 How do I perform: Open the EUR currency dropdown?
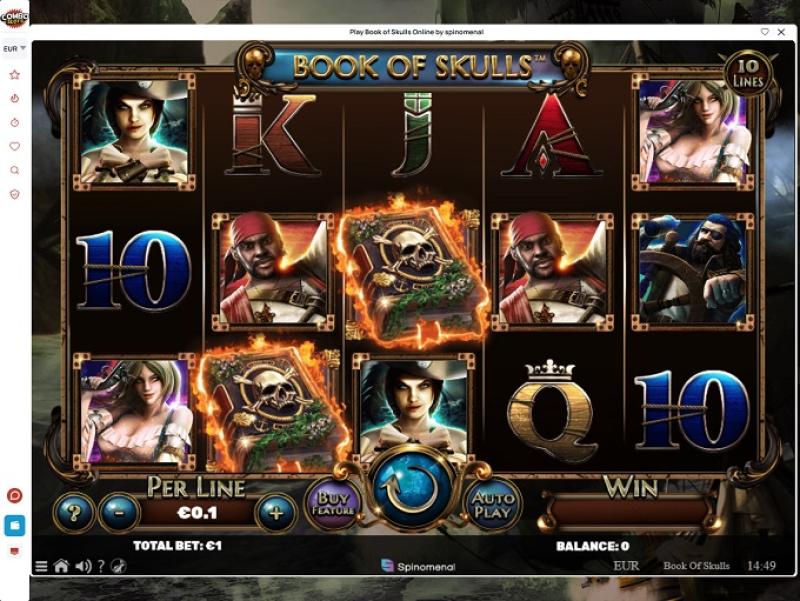tap(15, 48)
